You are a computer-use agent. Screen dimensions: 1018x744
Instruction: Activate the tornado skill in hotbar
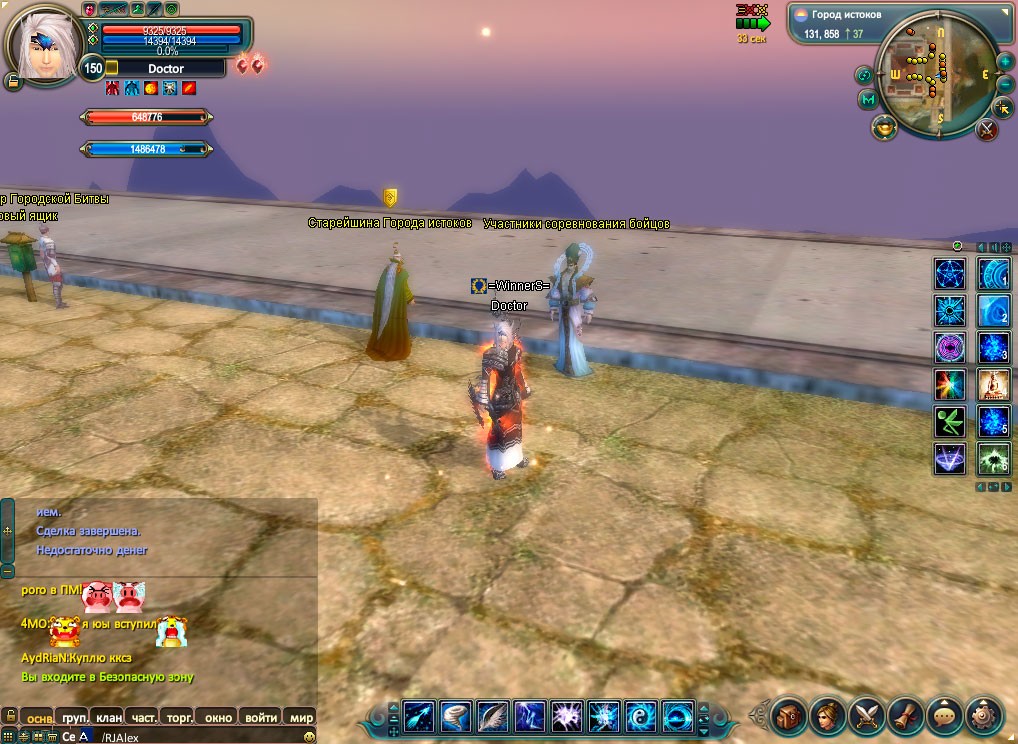(x=456, y=716)
